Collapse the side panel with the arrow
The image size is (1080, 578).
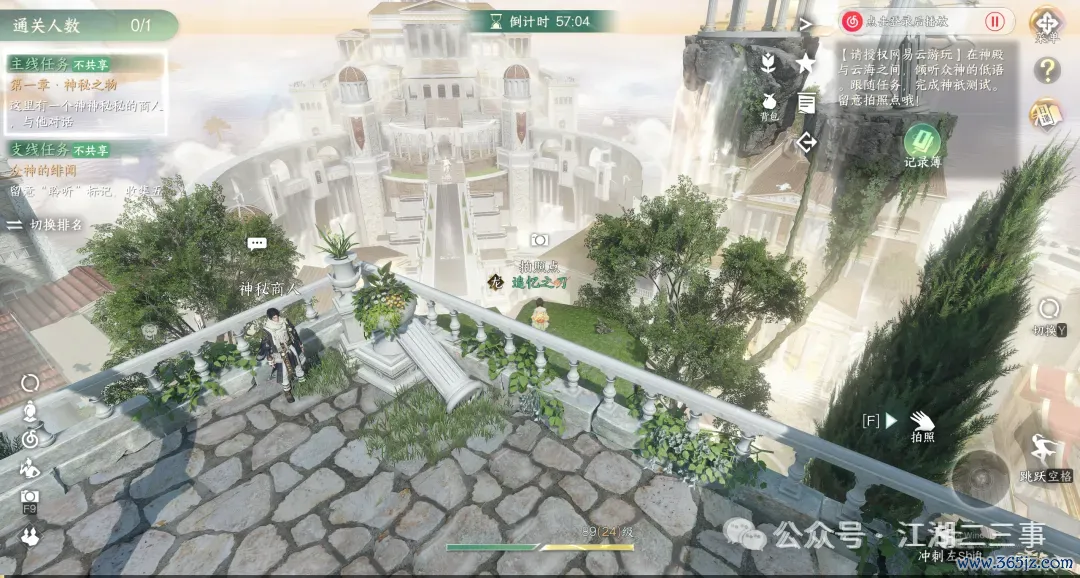tap(806, 22)
